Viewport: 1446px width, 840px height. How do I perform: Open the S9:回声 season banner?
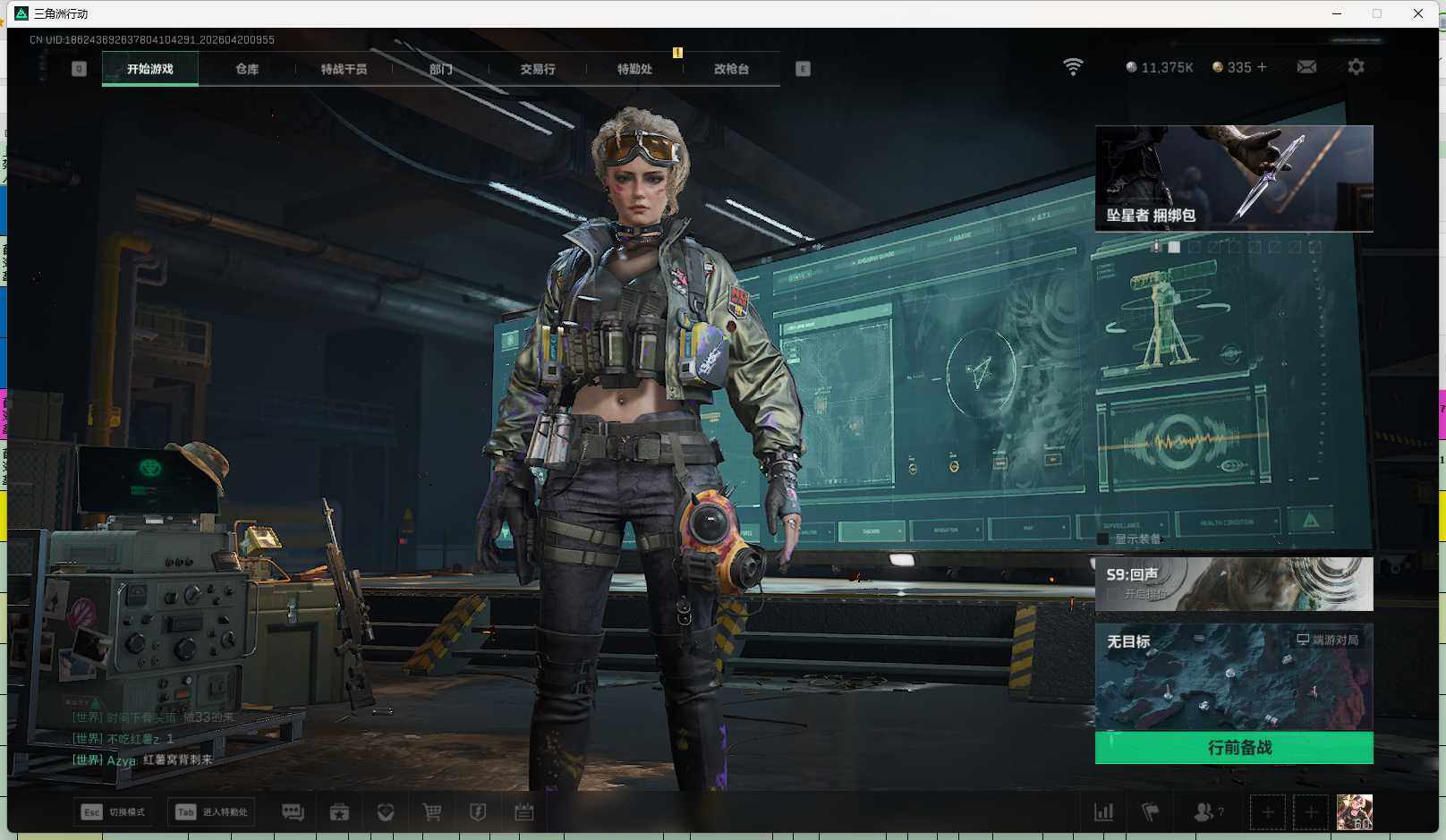point(1234,584)
